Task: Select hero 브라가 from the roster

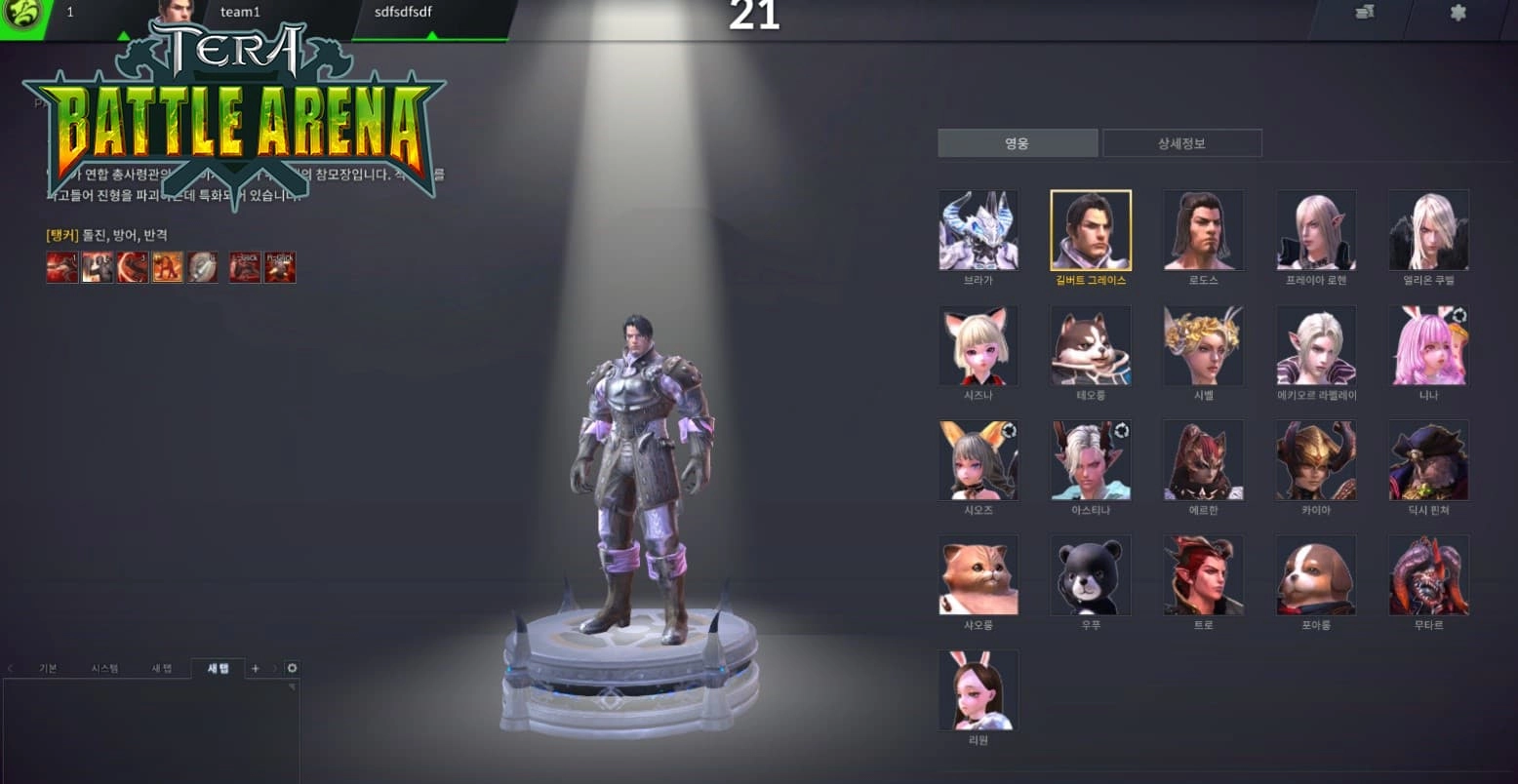Action: 978,230
